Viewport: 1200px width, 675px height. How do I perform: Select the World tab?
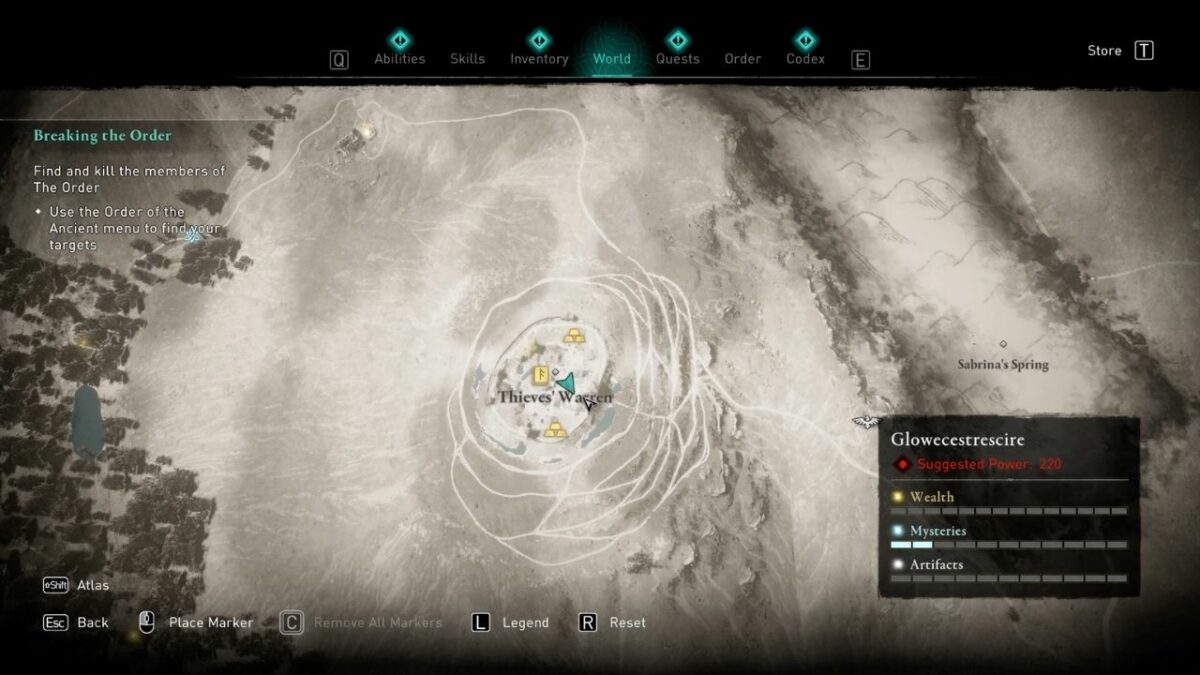click(611, 58)
